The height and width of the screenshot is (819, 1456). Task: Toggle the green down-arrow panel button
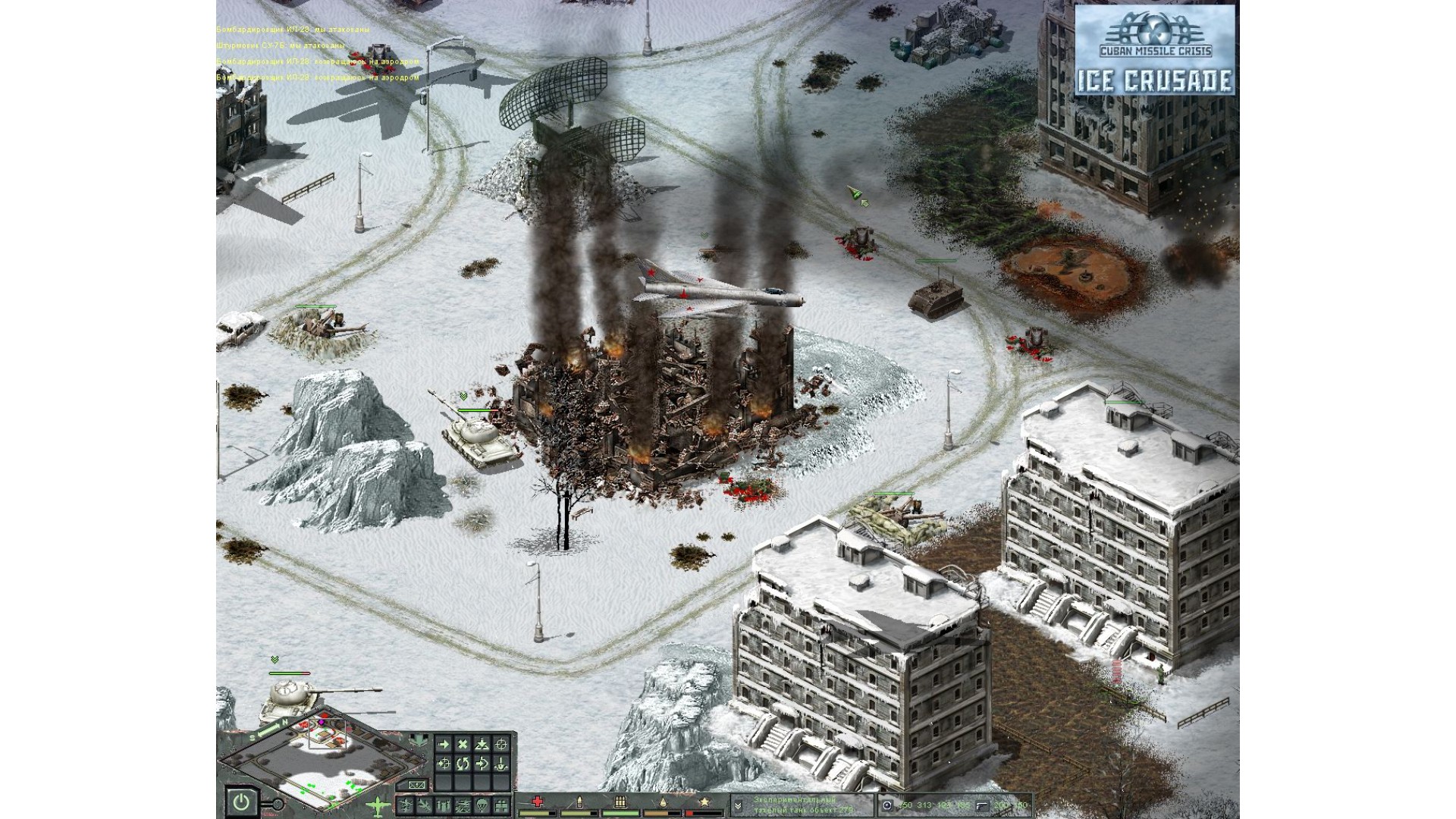click(x=418, y=740)
